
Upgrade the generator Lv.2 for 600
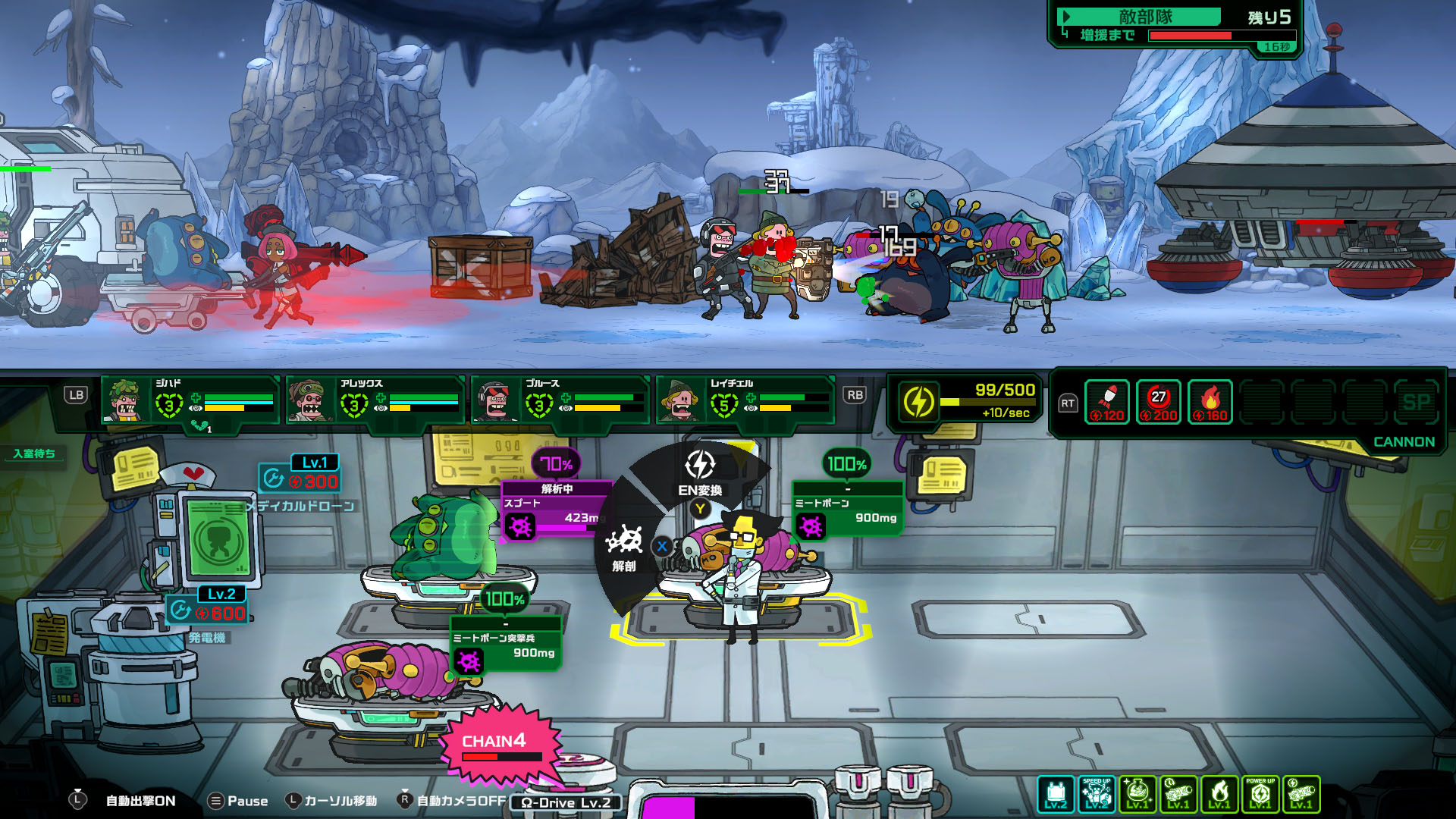207,605
